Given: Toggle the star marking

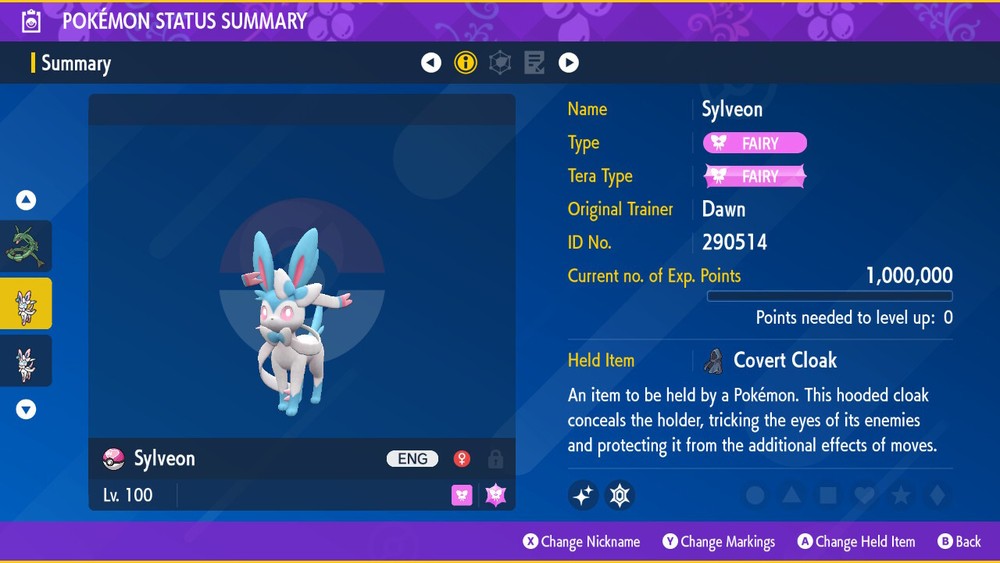Looking at the screenshot, I should click(900, 495).
